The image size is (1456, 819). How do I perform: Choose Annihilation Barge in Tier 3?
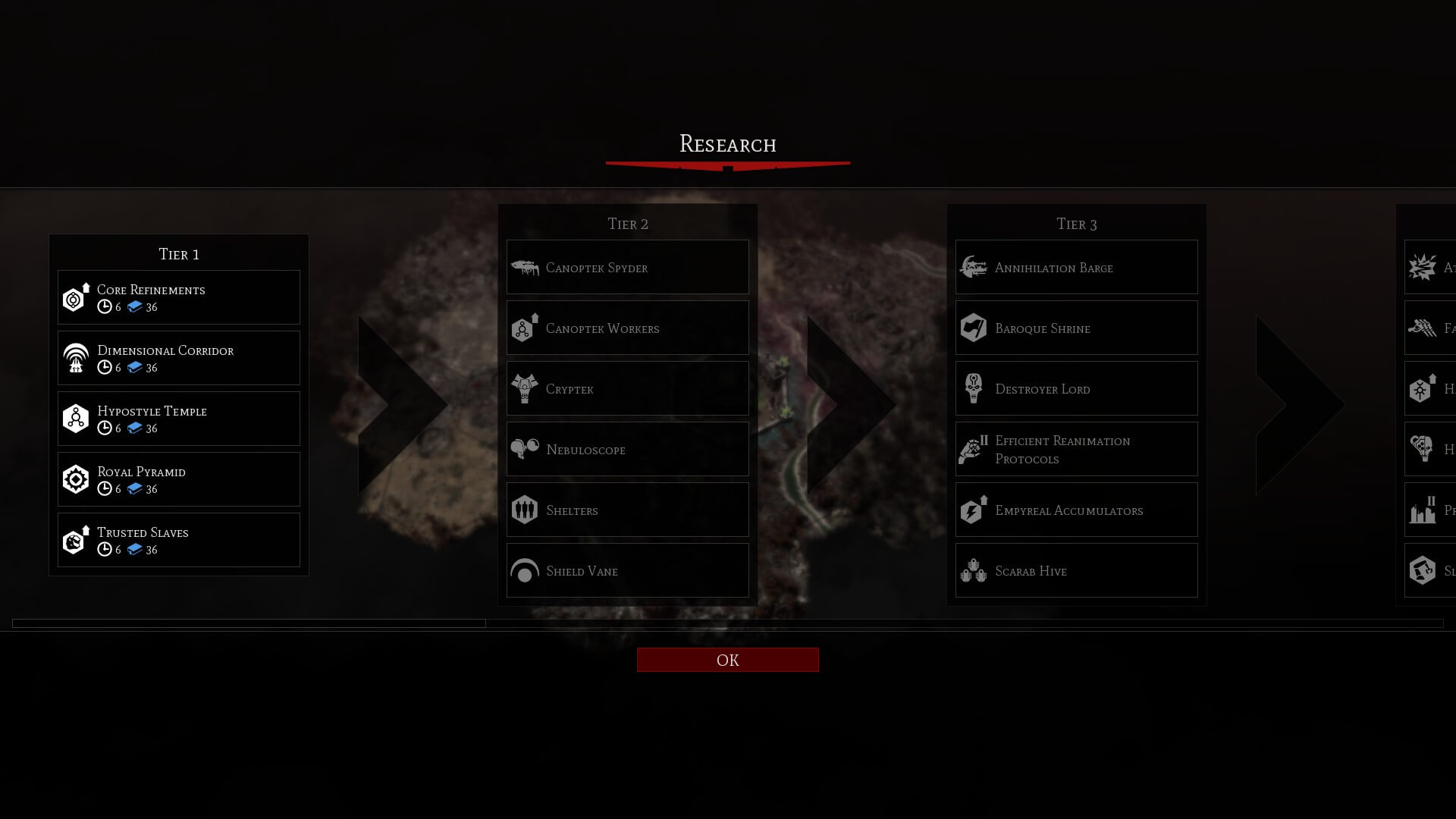tap(1076, 267)
